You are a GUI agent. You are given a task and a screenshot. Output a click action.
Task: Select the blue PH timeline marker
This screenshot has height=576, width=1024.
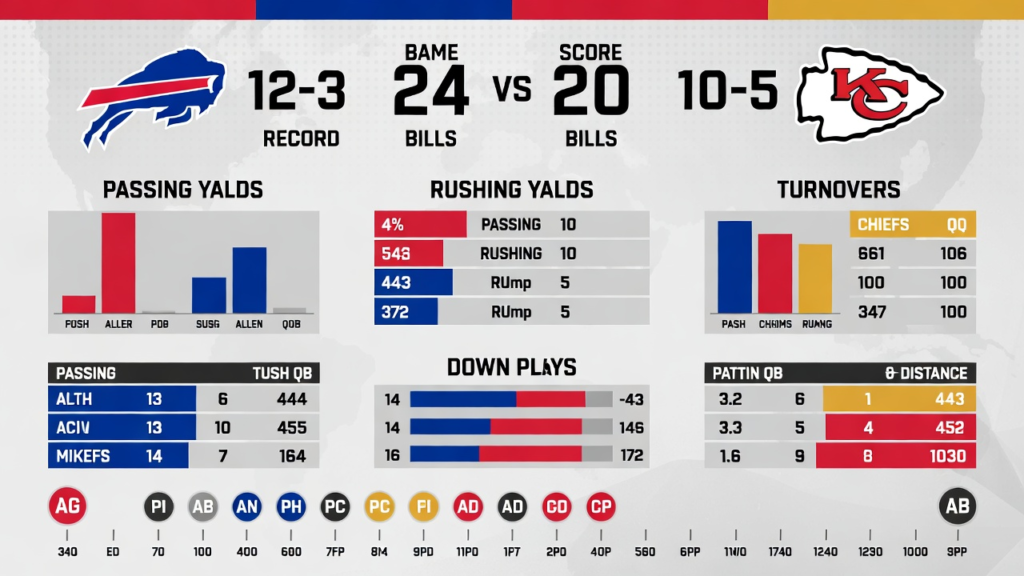tap(291, 507)
